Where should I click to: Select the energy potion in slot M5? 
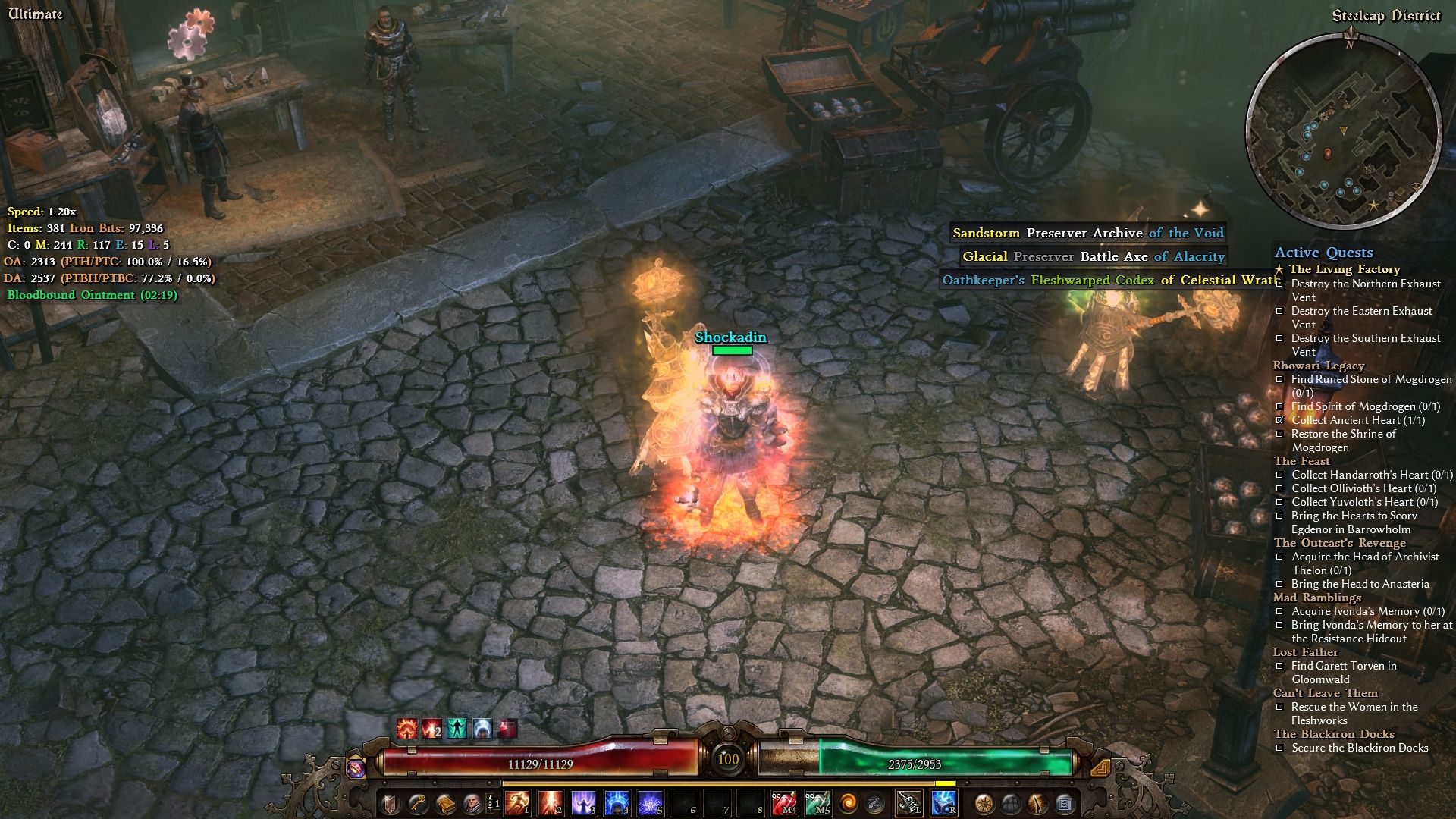(817, 802)
